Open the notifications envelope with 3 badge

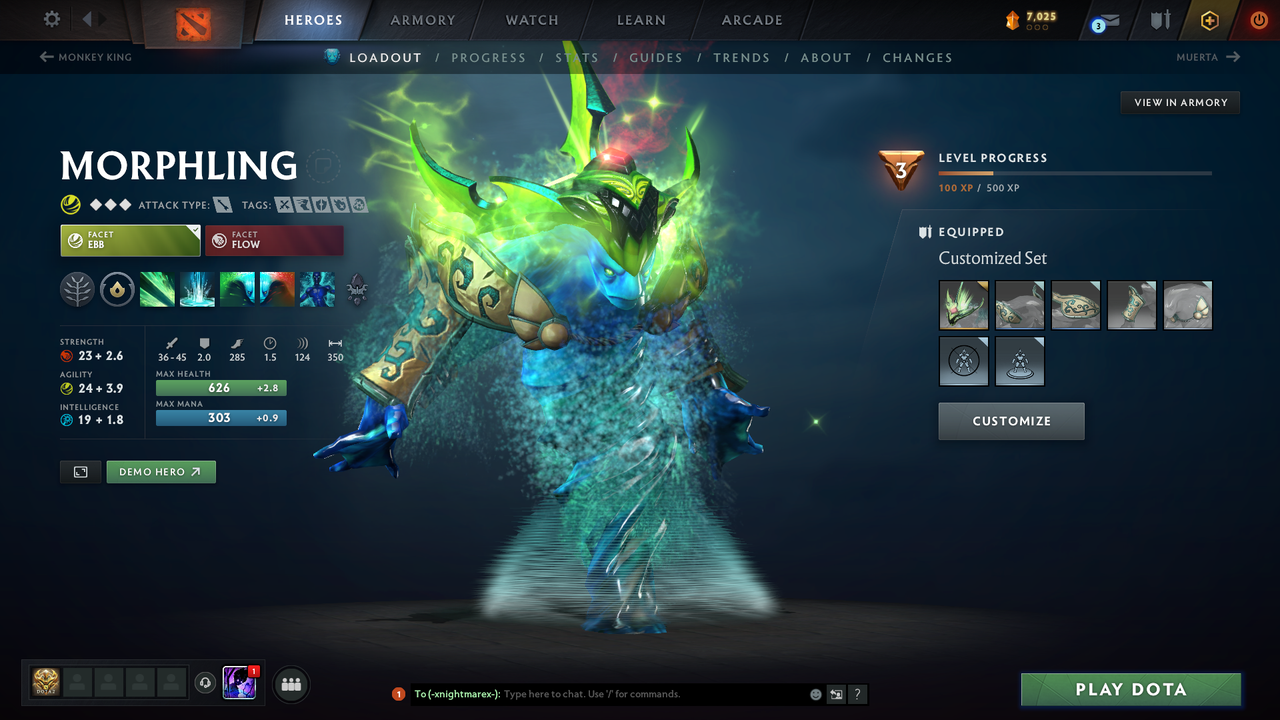(1104, 20)
